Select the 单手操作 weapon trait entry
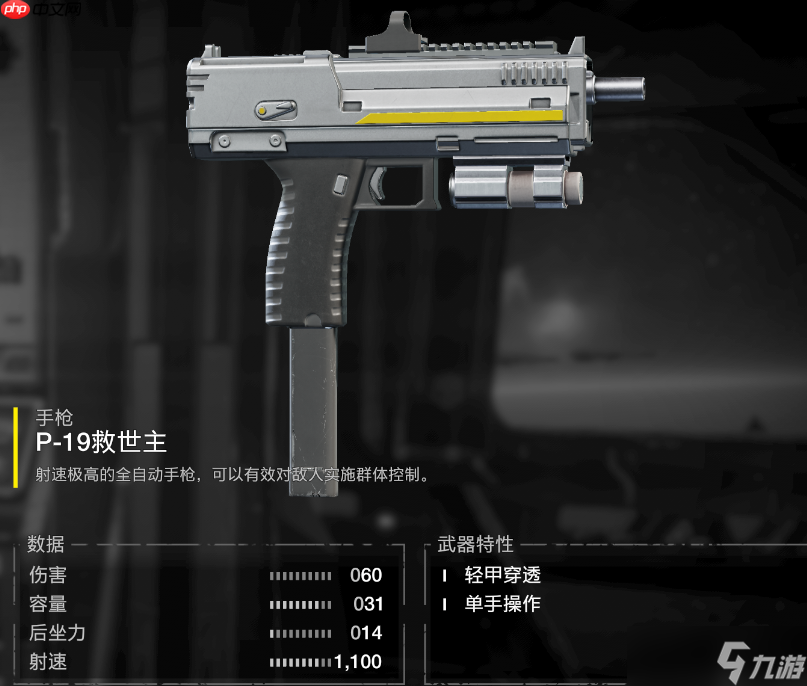The height and width of the screenshot is (686, 807). (x=502, y=604)
